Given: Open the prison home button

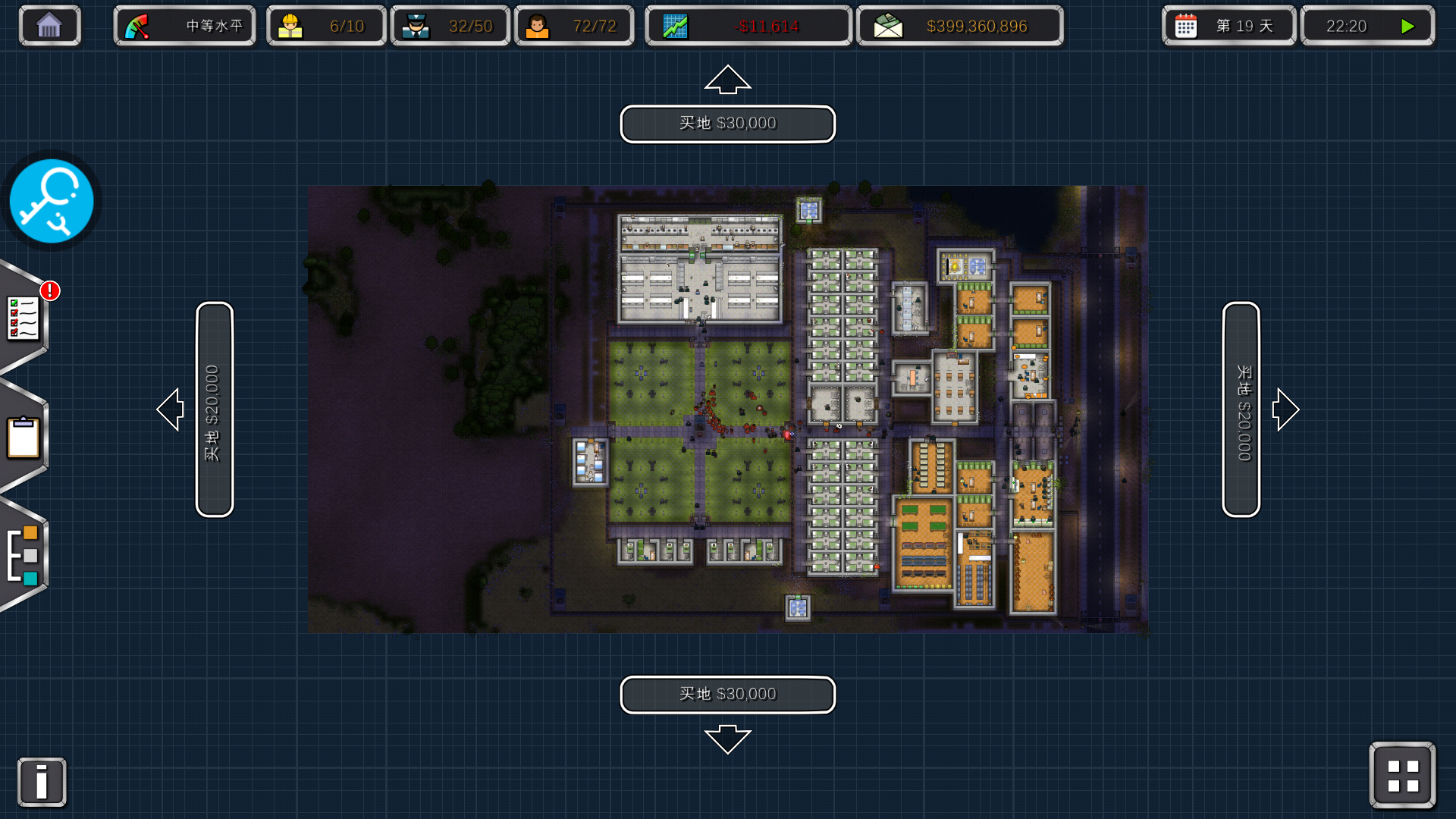Looking at the screenshot, I should point(49,26).
